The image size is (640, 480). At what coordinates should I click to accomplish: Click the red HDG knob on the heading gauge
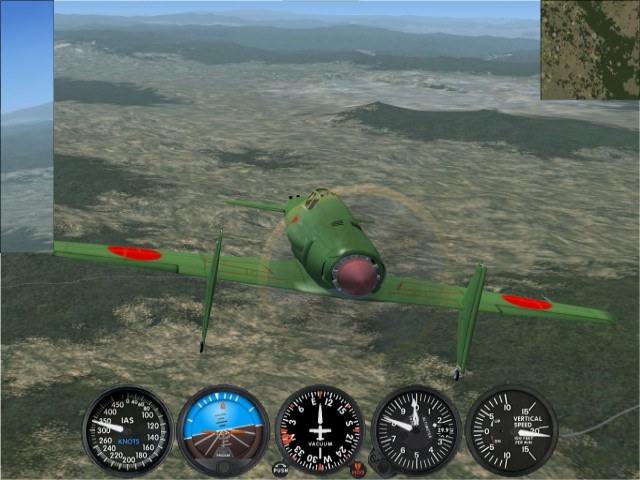coord(358,469)
